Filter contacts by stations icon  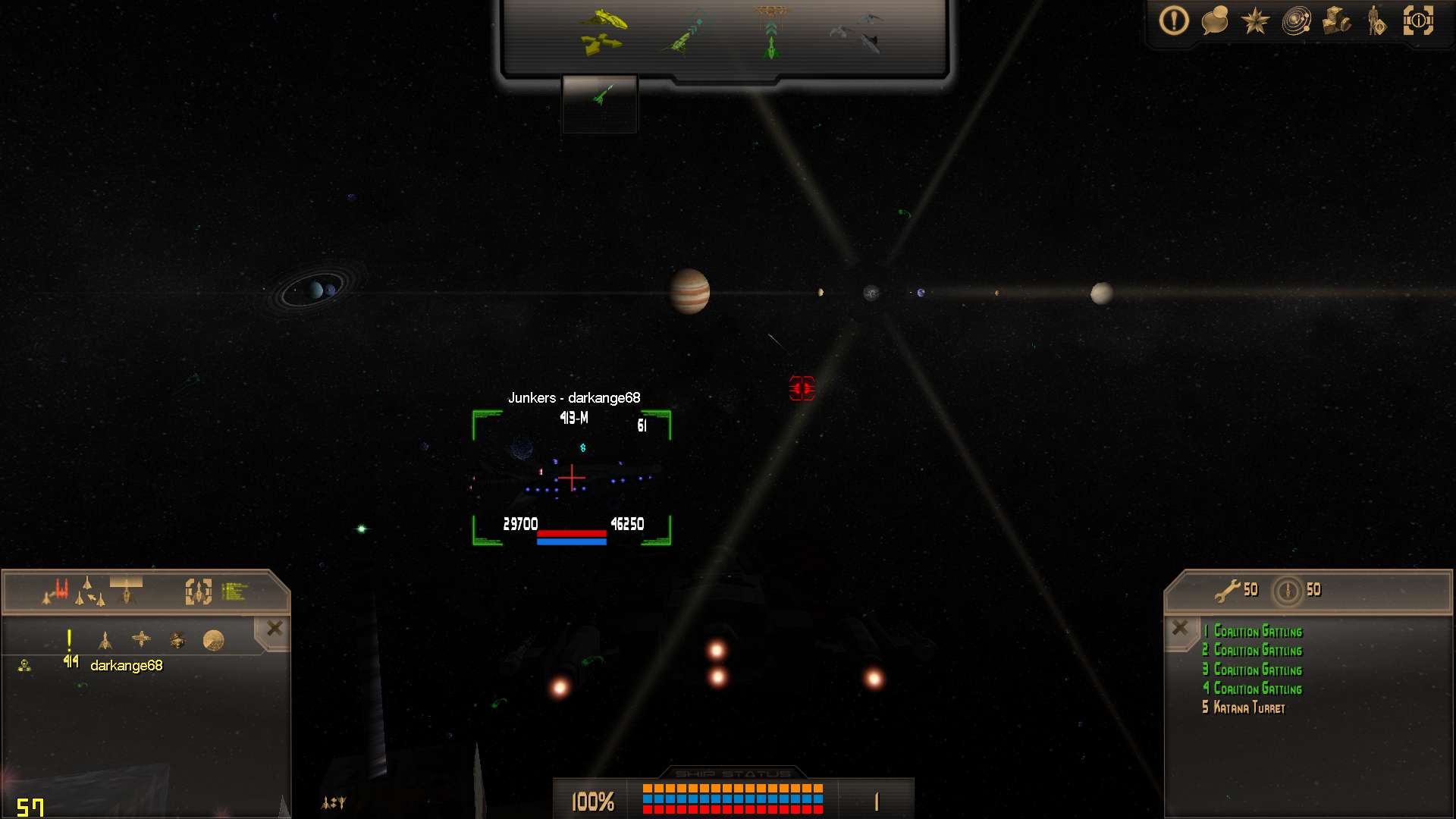pyautogui.click(x=141, y=640)
